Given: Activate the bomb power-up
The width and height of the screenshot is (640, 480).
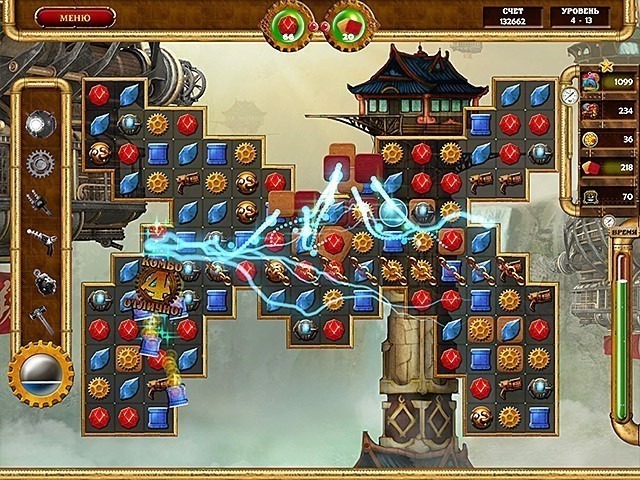Looking at the screenshot, I should 39,281.
